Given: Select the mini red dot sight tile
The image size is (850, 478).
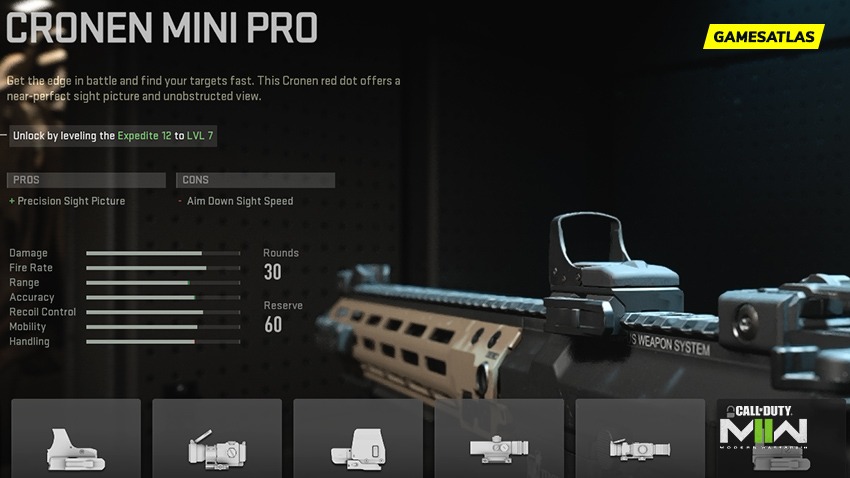Looking at the screenshot, I should tap(76, 440).
